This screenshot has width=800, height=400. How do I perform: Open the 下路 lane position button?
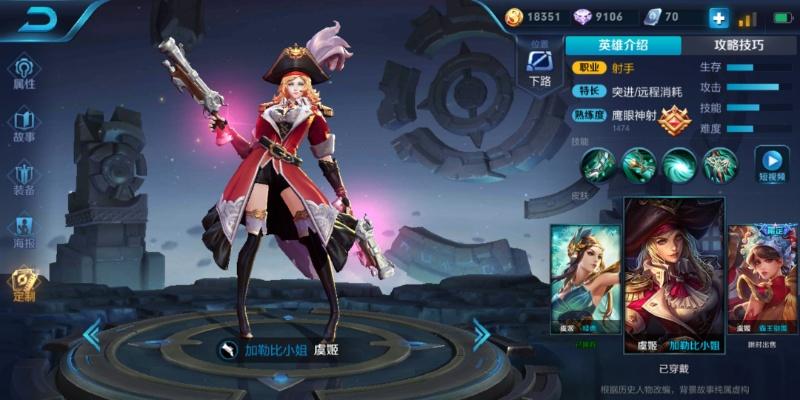[x=540, y=70]
